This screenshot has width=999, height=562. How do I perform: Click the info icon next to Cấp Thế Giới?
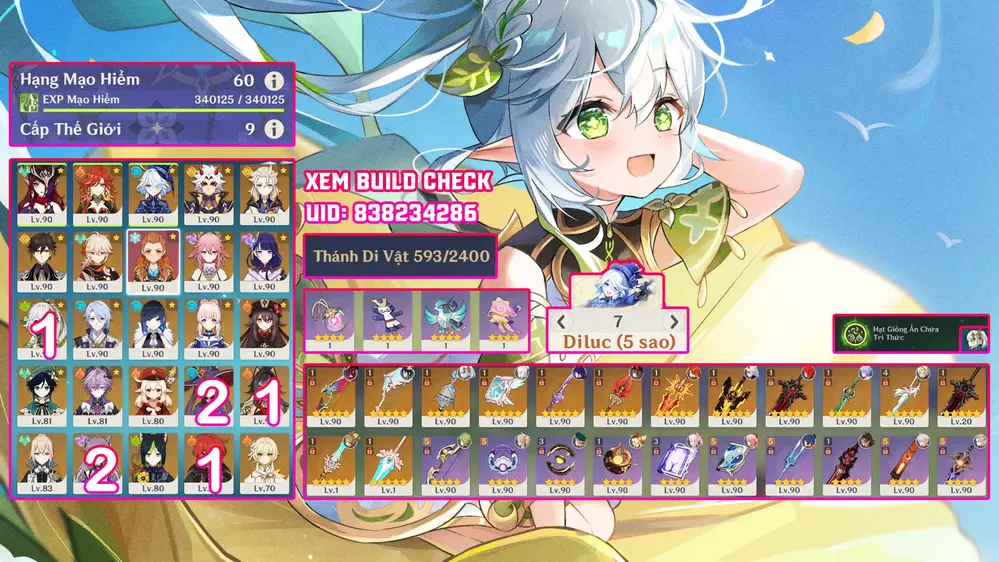(x=272, y=129)
